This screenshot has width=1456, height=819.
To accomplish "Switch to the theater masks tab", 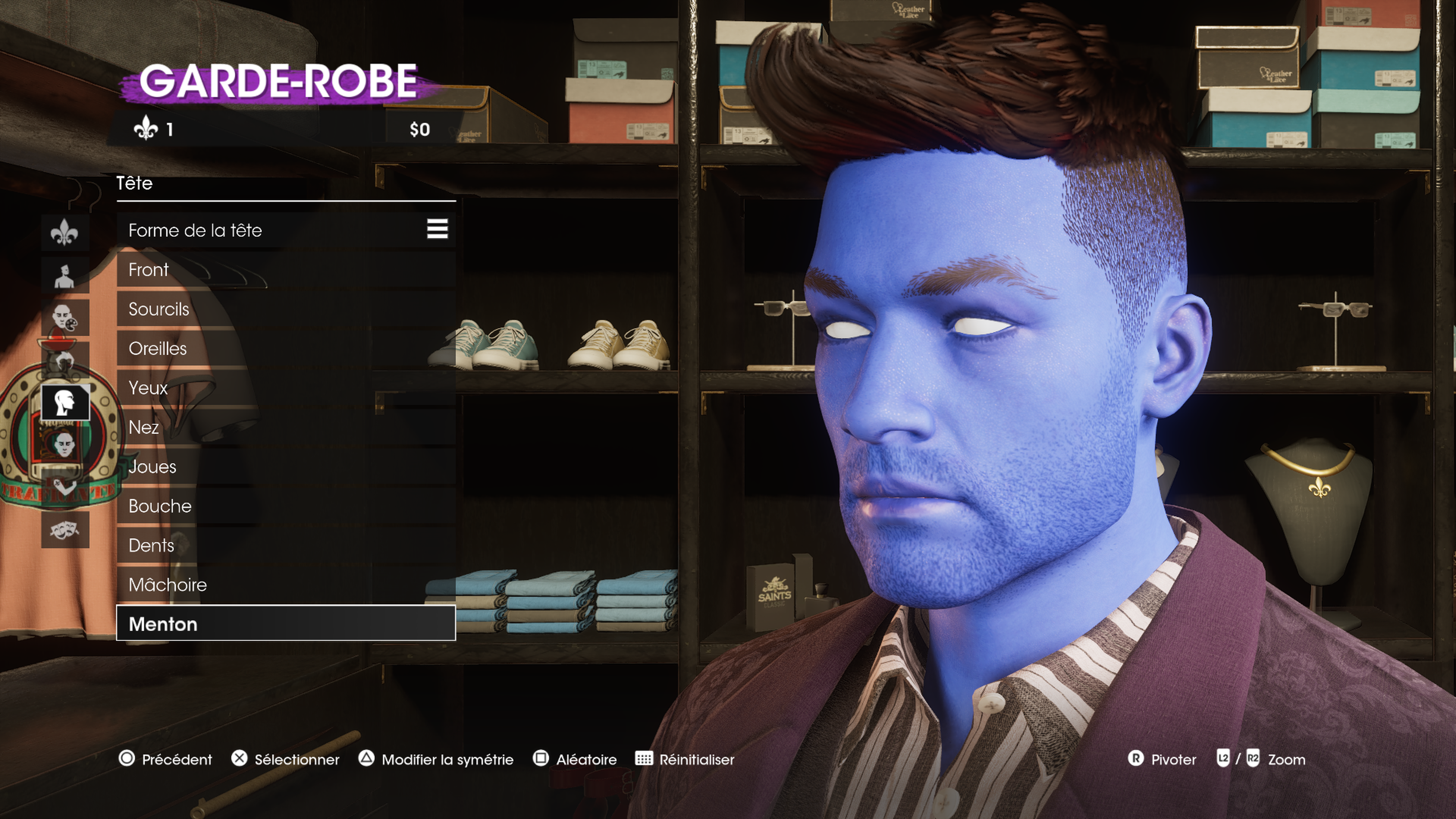I will 65,530.
